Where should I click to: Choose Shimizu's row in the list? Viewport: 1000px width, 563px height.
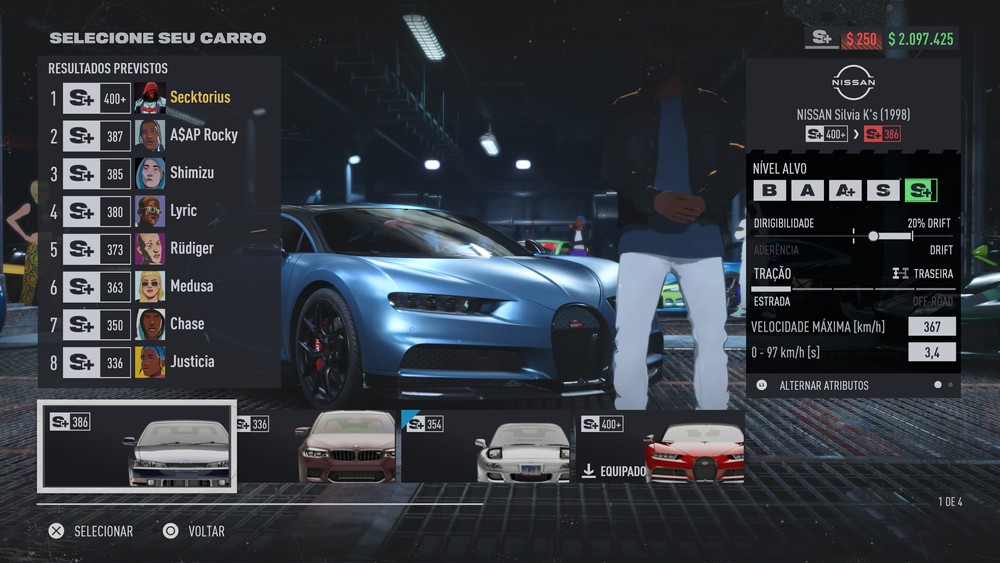pyautogui.click(x=158, y=173)
